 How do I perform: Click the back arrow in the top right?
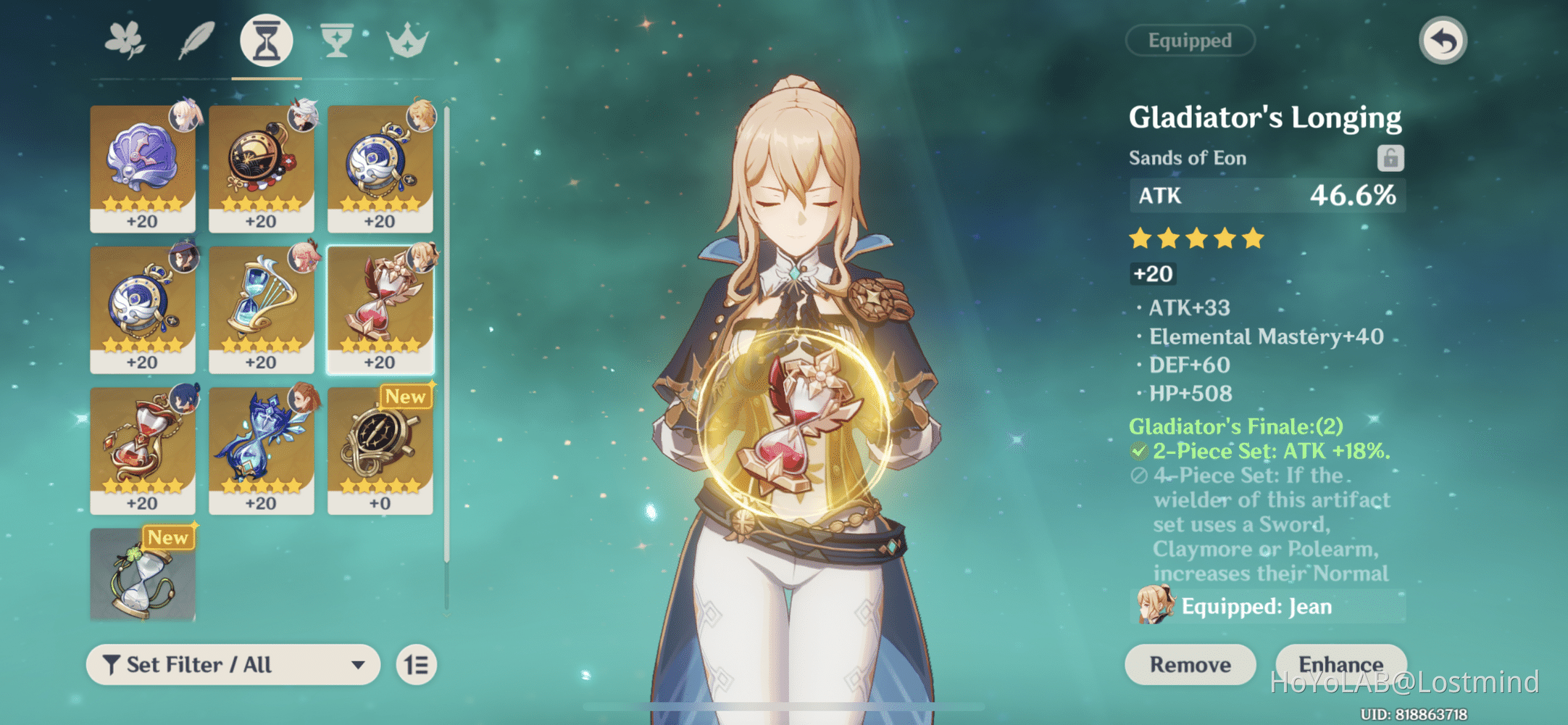(1442, 41)
